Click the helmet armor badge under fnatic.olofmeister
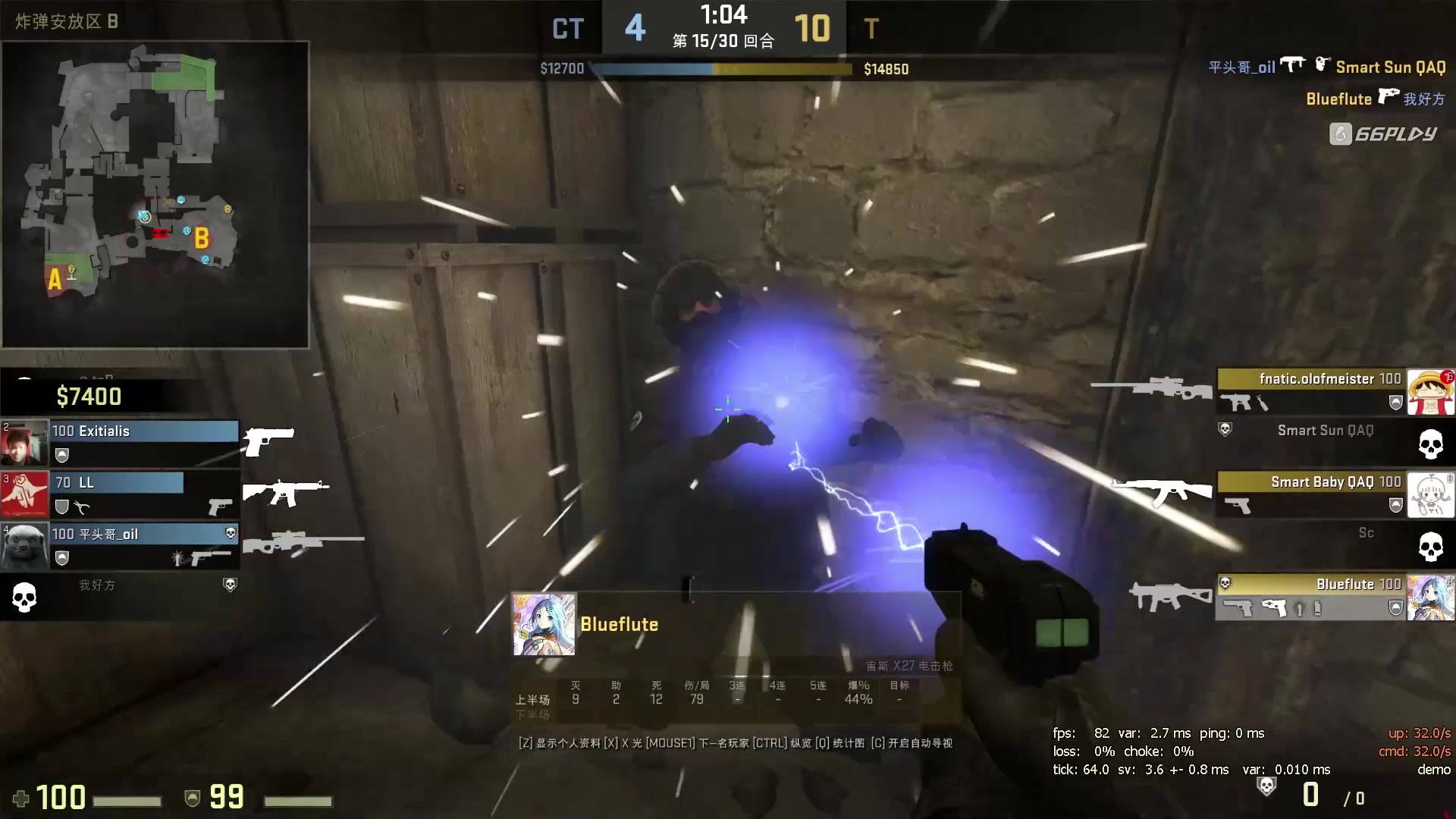The width and height of the screenshot is (1456, 819). coord(1396,402)
